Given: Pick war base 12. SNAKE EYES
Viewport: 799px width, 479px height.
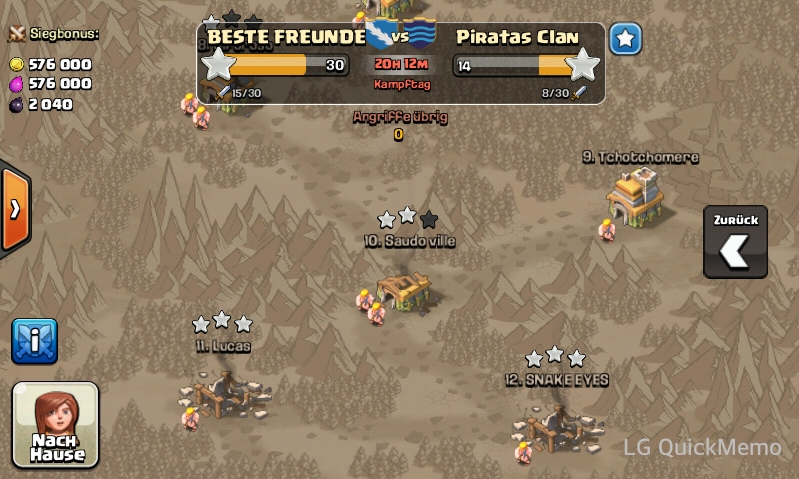Looking at the screenshot, I should [553, 424].
